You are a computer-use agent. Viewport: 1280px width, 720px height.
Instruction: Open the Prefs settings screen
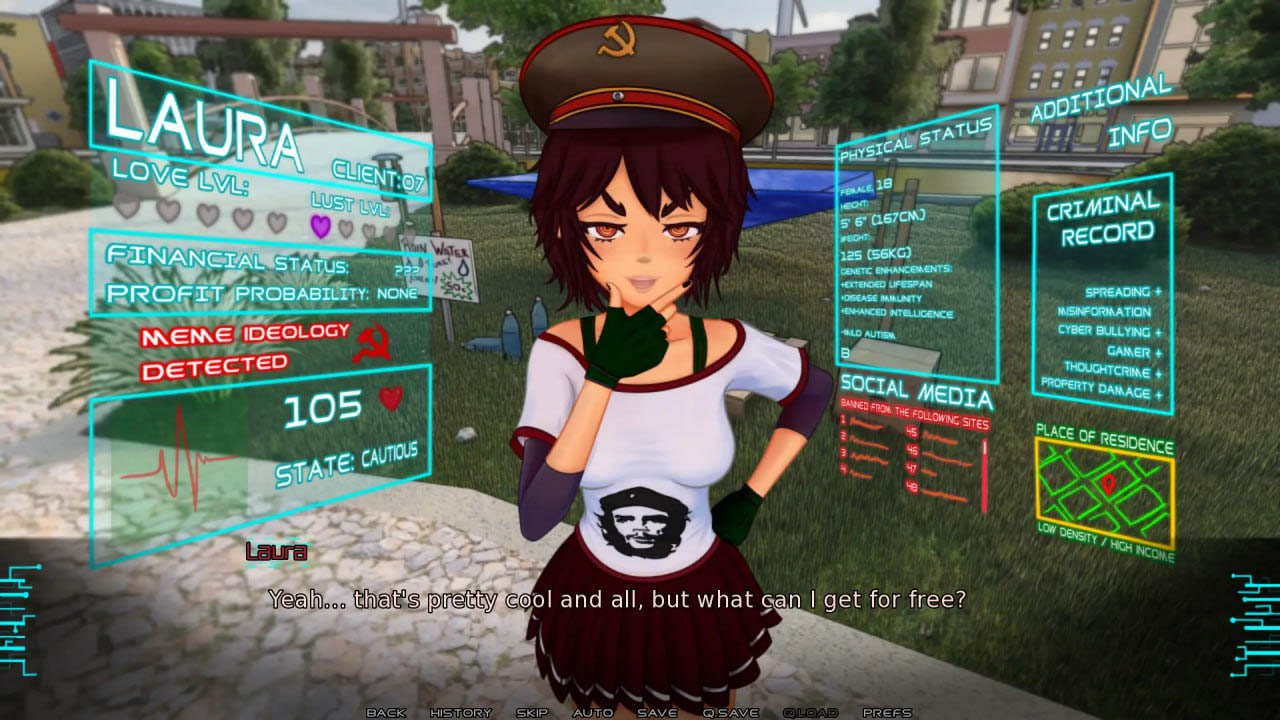point(887,712)
